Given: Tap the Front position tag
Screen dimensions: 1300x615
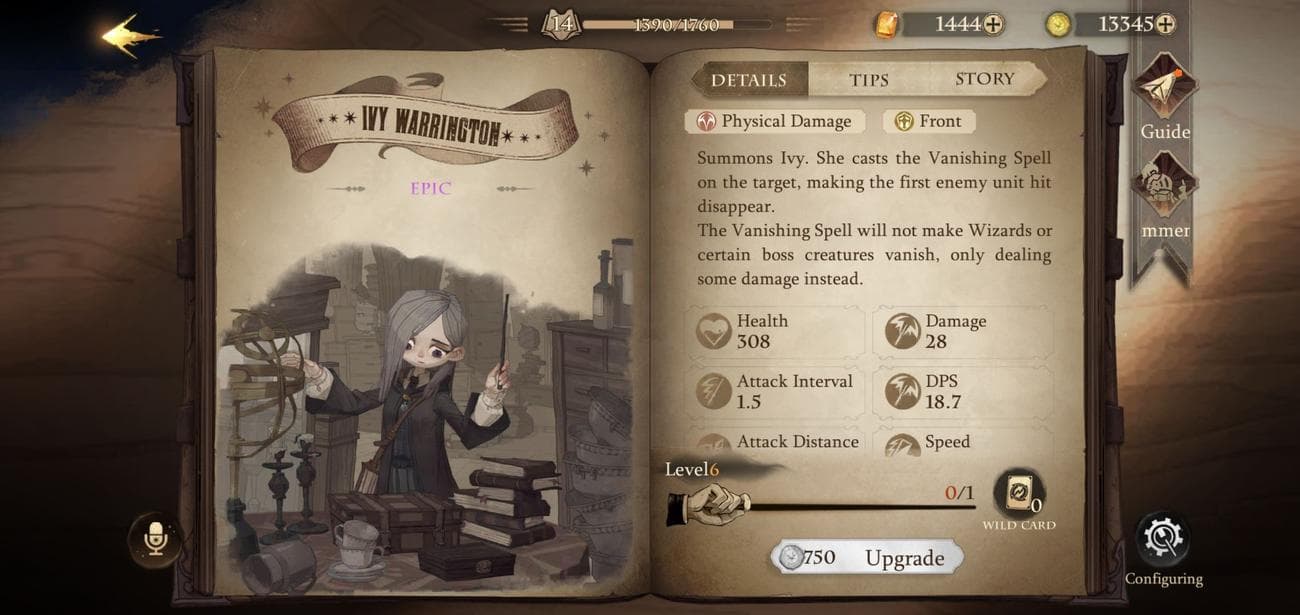Looking at the screenshot, I should click(x=928, y=121).
